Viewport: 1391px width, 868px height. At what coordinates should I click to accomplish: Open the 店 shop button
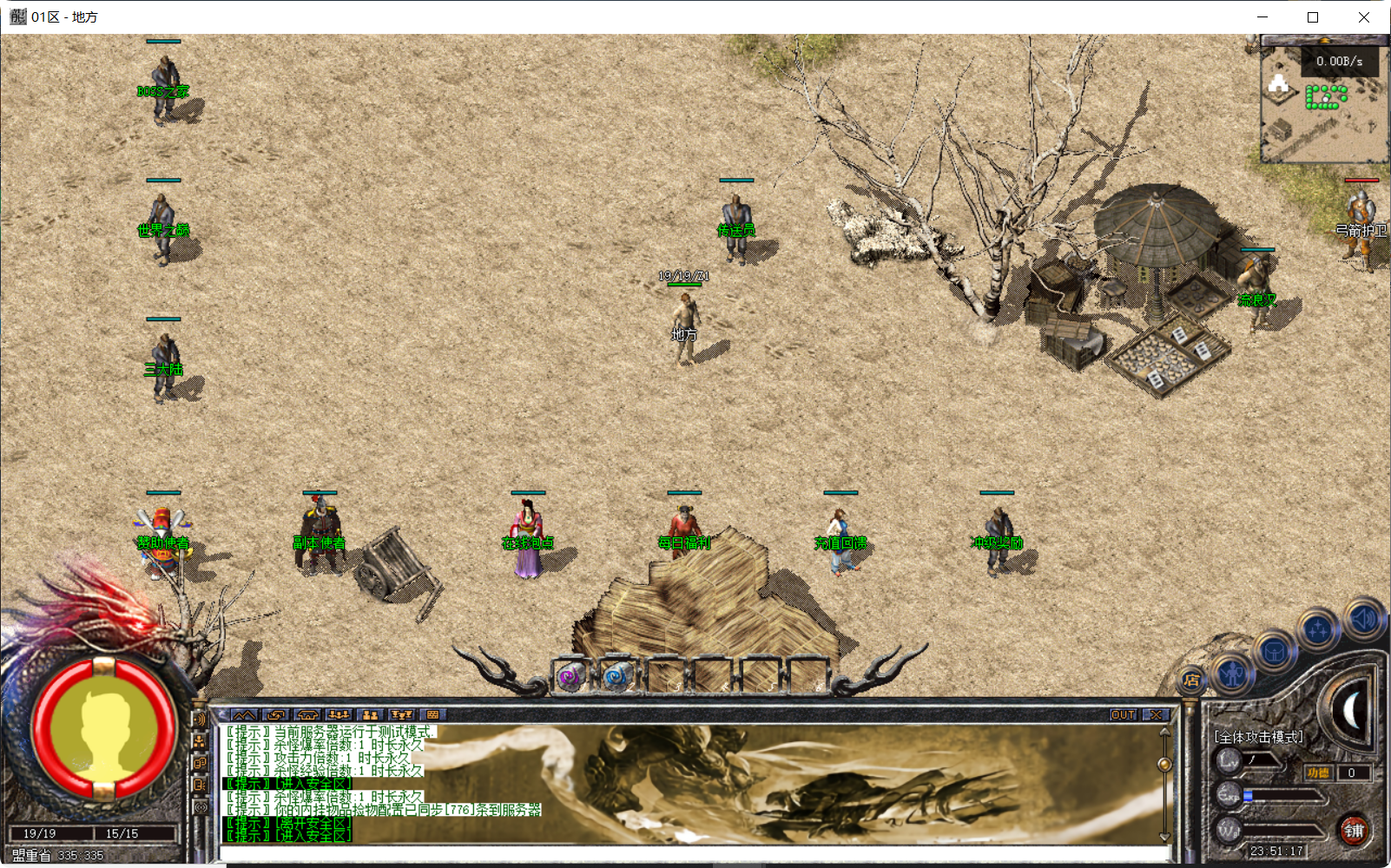coord(1191,681)
